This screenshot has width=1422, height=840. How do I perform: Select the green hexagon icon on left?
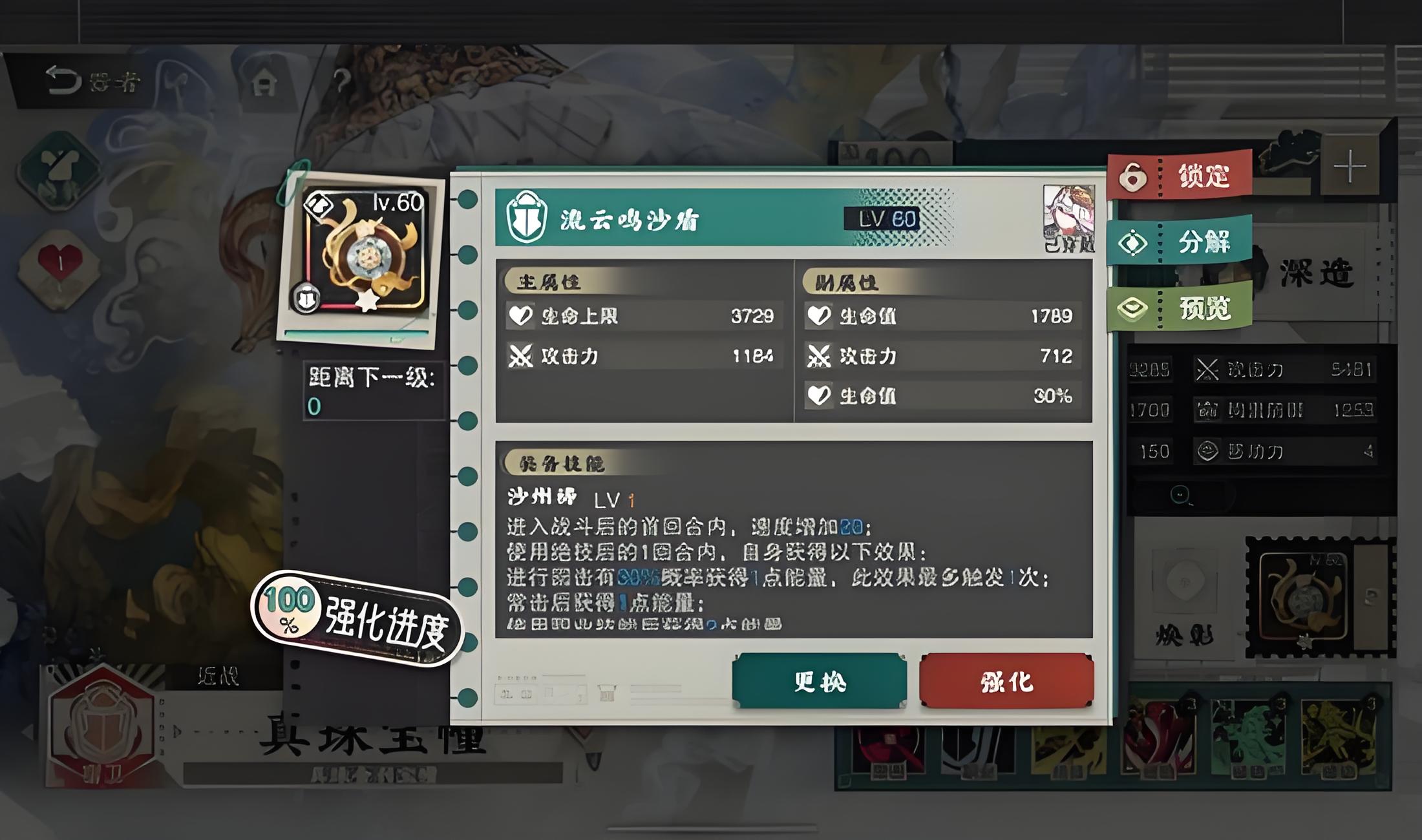point(59,169)
